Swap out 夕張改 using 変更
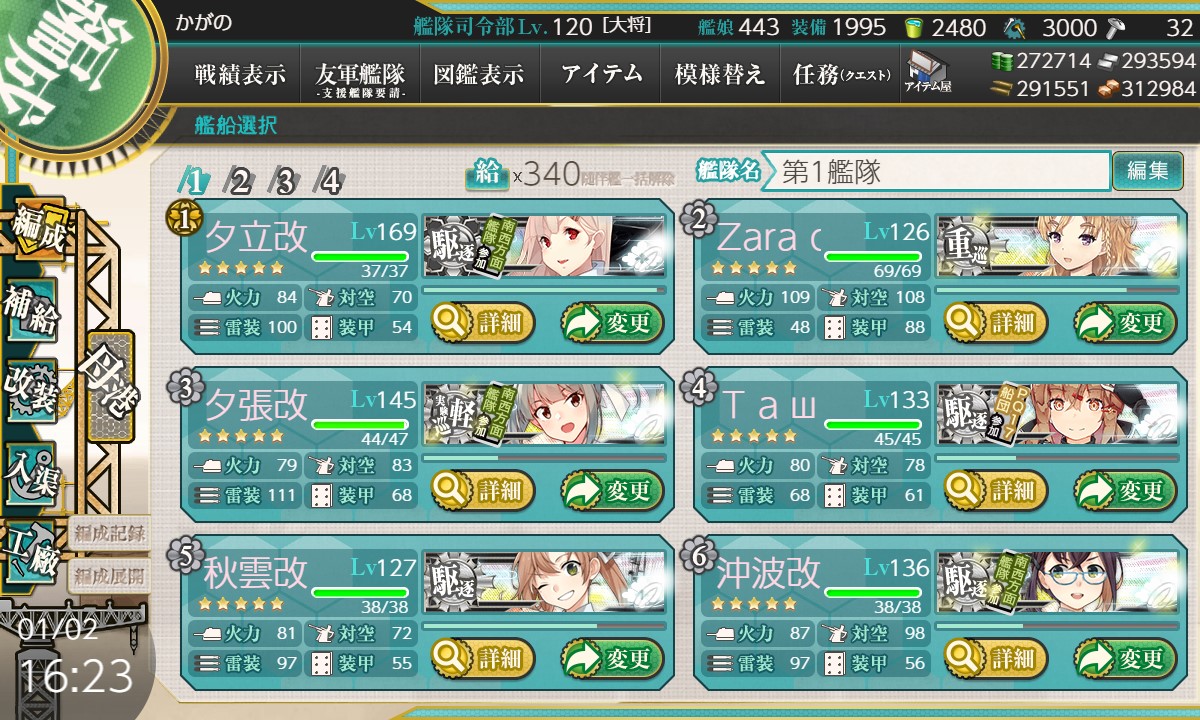The image size is (1200, 720). (612, 491)
